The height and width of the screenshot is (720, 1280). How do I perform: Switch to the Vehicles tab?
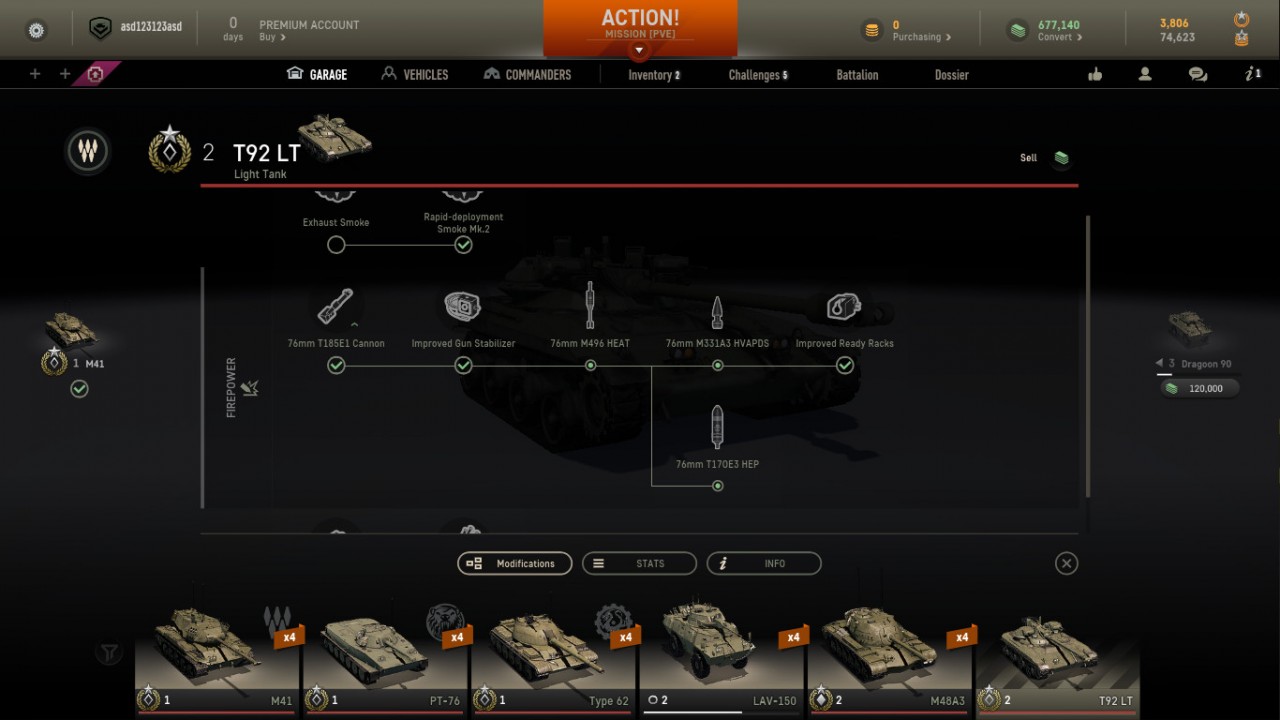pos(415,74)
